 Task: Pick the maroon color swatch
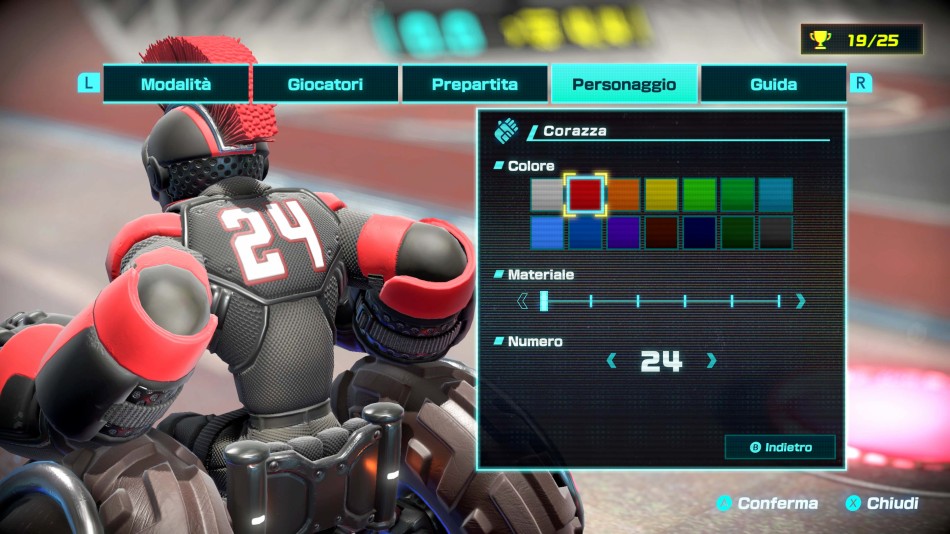click(x=661, y=232)
